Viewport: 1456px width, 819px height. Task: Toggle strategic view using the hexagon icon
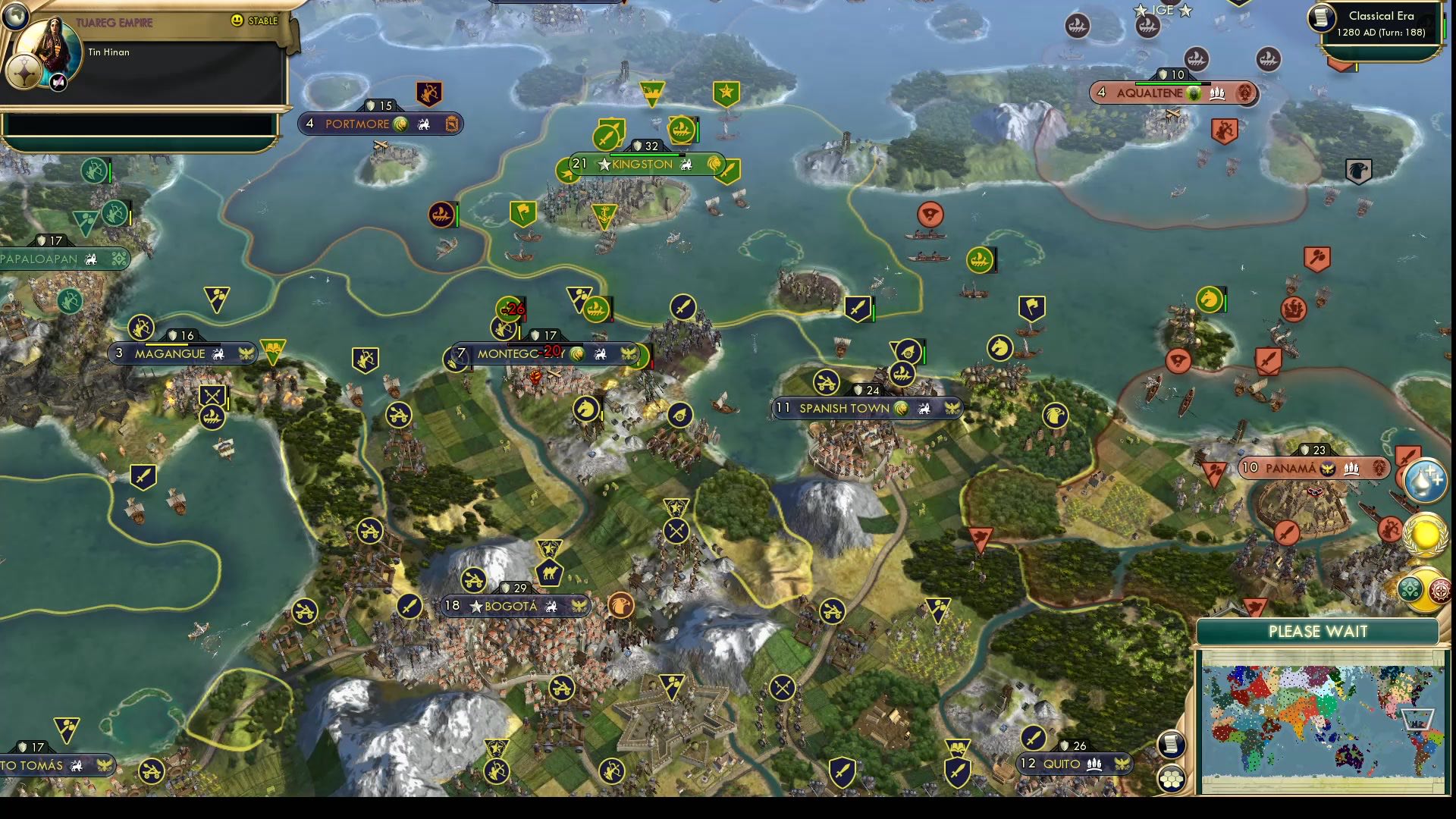1170,779
